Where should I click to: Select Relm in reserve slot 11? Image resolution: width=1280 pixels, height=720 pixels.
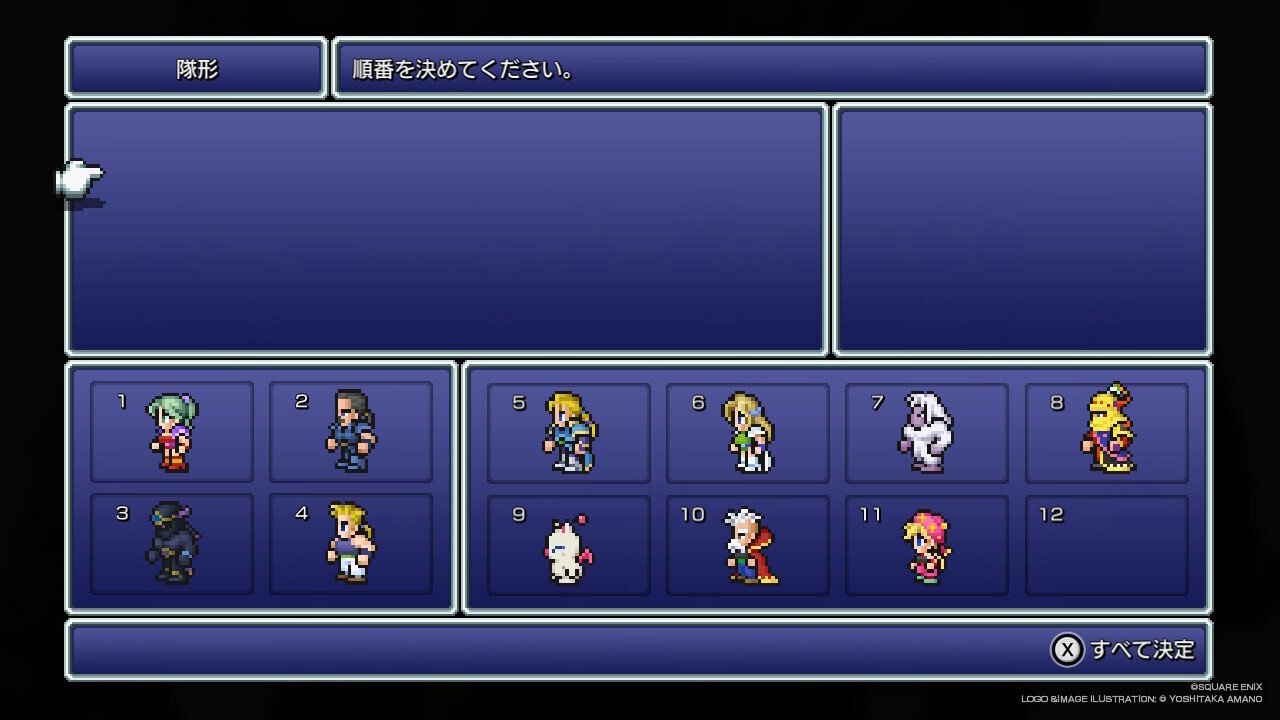tap(926, 543)
